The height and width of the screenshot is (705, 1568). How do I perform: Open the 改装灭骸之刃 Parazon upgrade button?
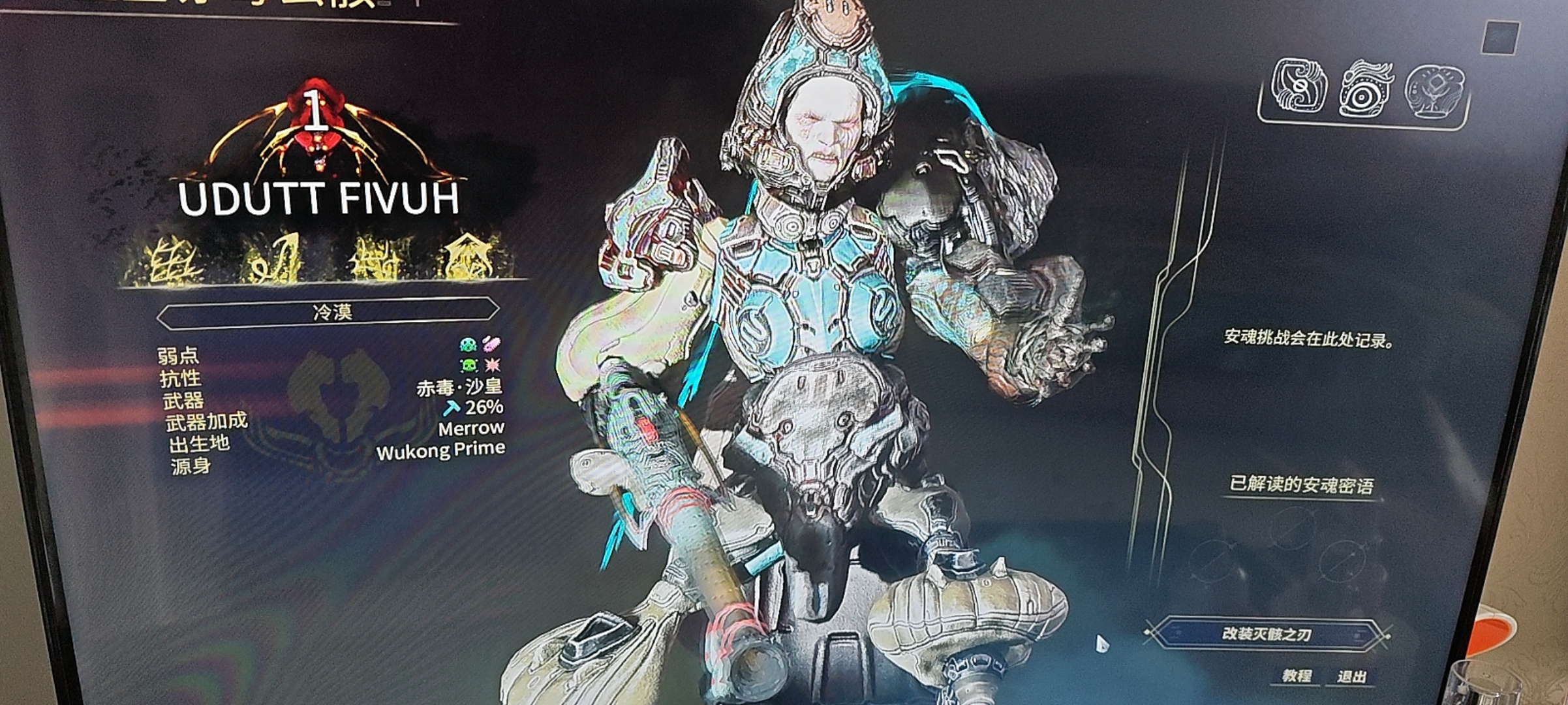pyautogui.click(x=1267, y=634)
